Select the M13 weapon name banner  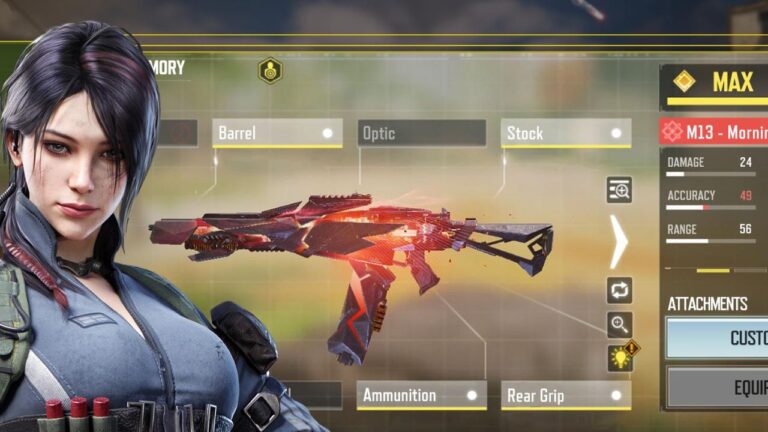pos(714,131)
